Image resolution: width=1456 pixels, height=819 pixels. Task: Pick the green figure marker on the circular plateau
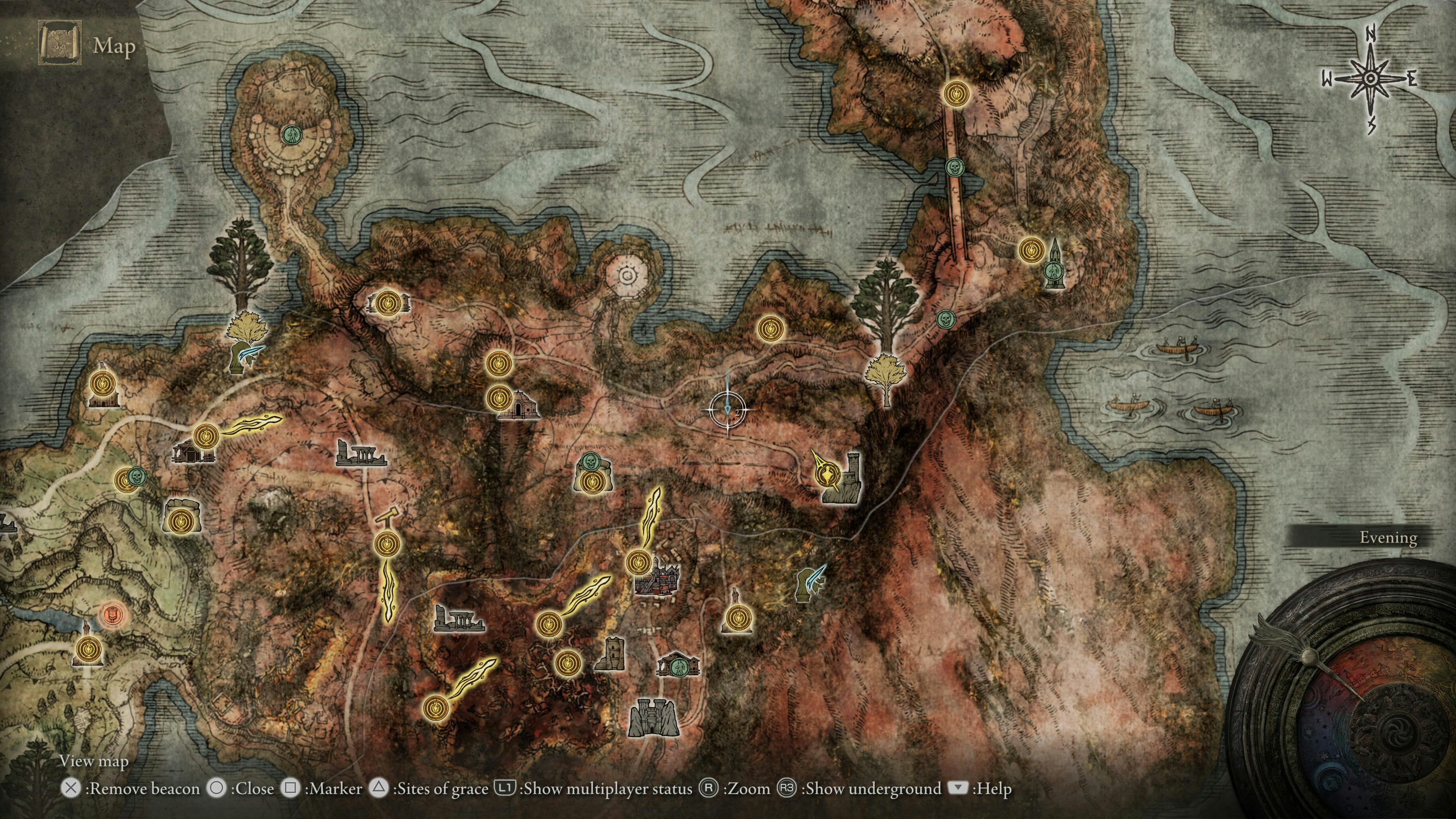click(292, 134)
